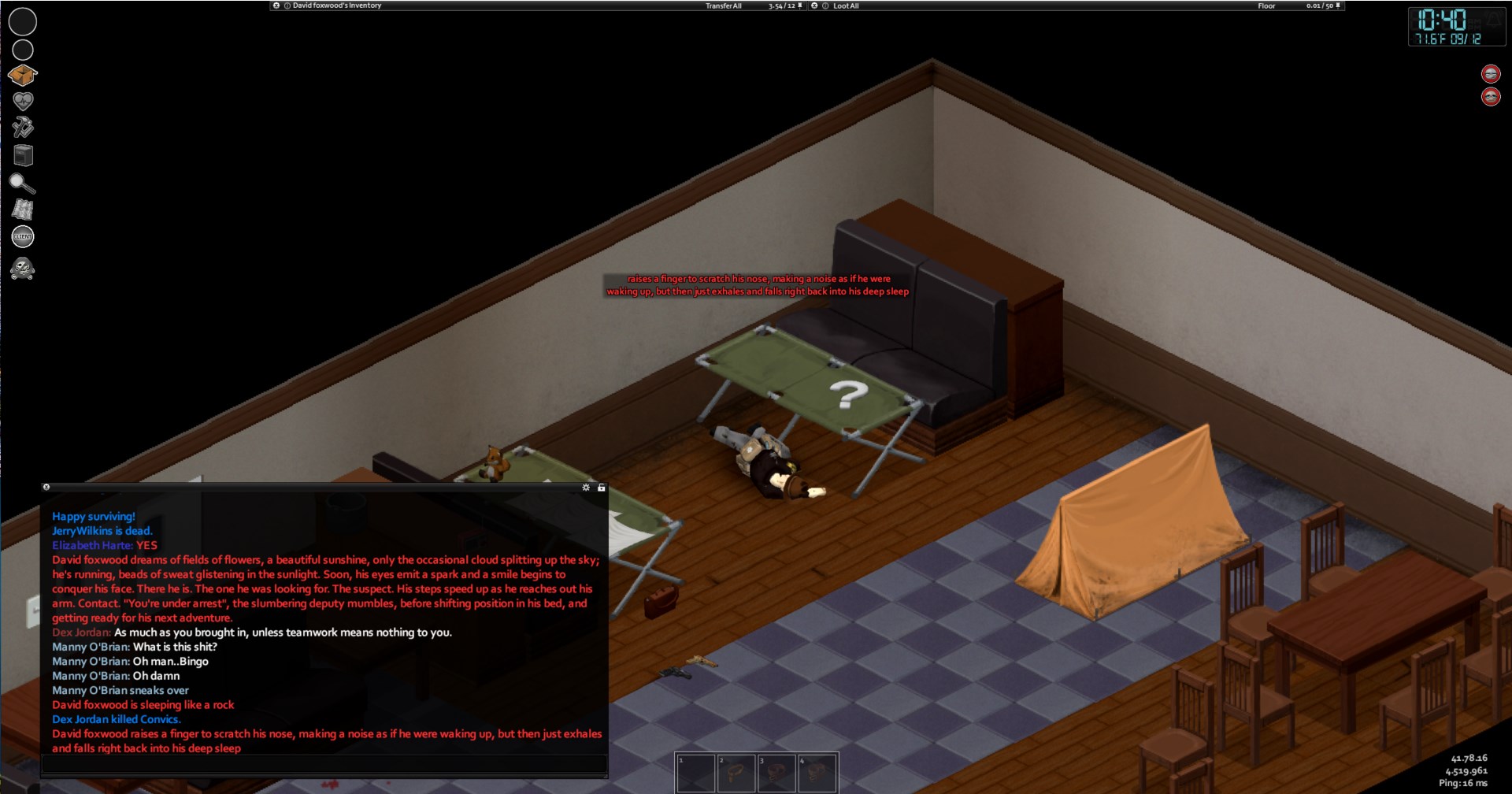
Task: Click the Loot All button
Action: pyautogui.click(x=846, y=6)
